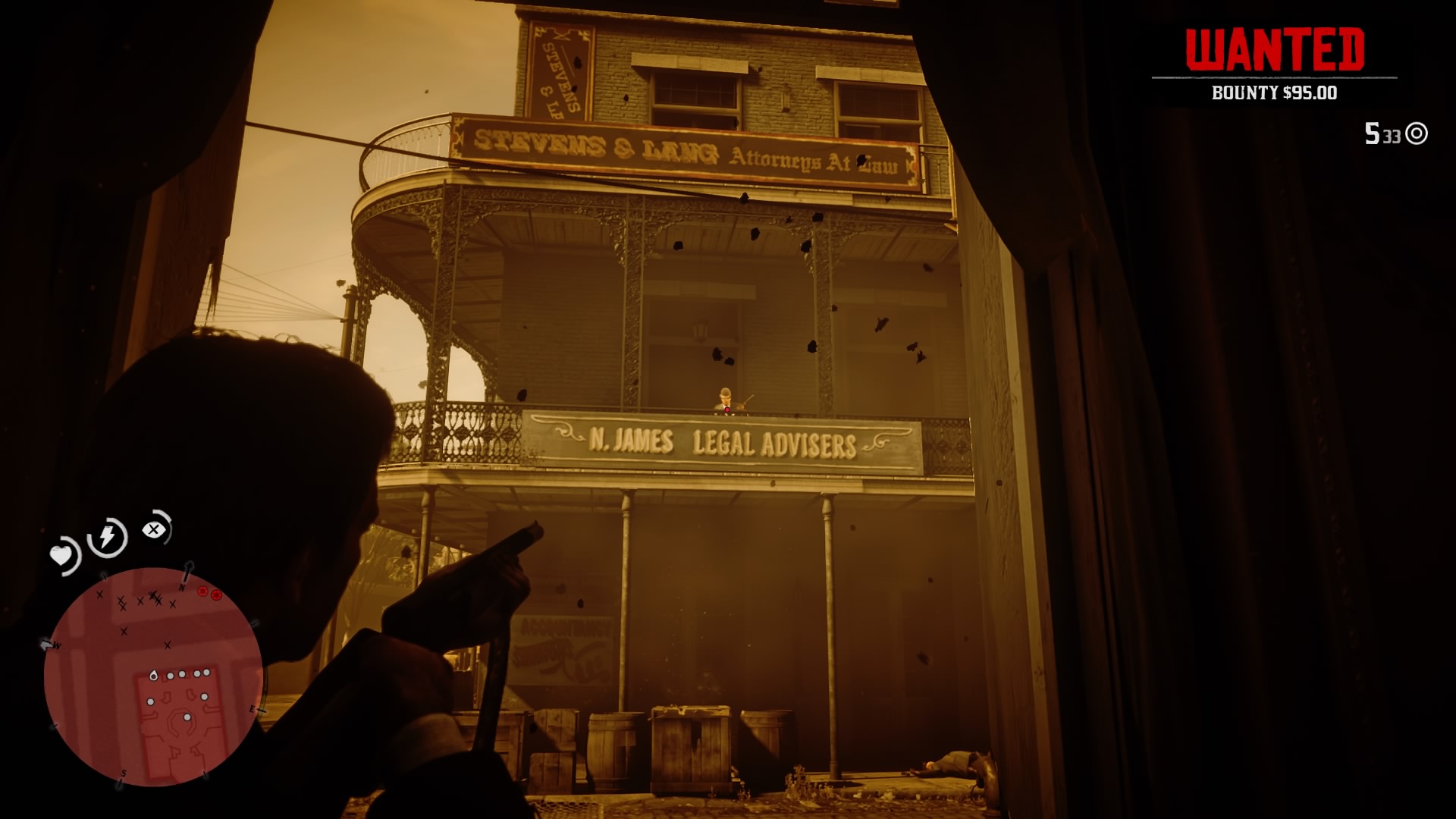
Task: Click the lightning bolt Stamina core icon
Action: point(107,537)
